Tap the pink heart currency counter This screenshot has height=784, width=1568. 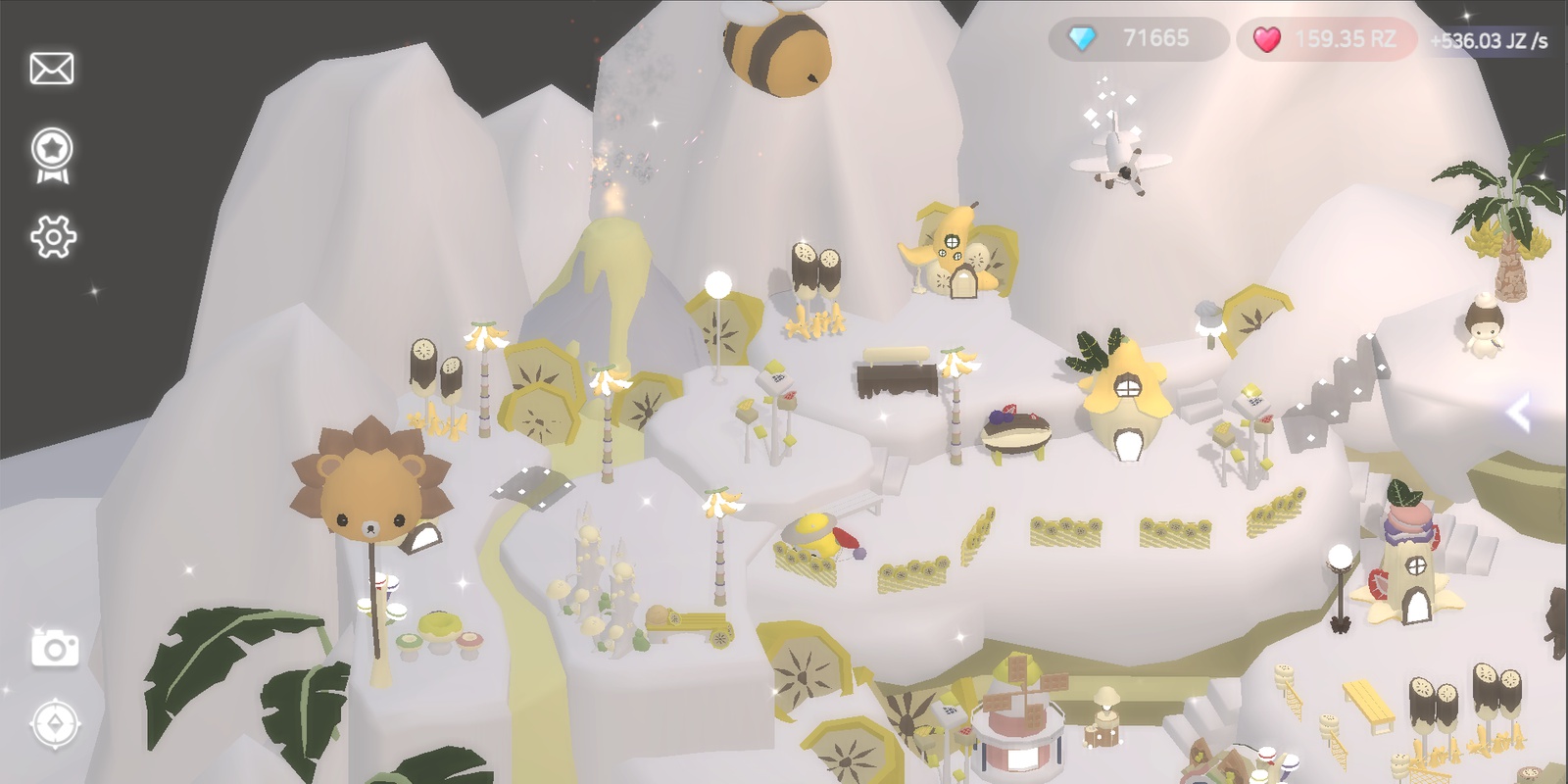(1325, 40)
